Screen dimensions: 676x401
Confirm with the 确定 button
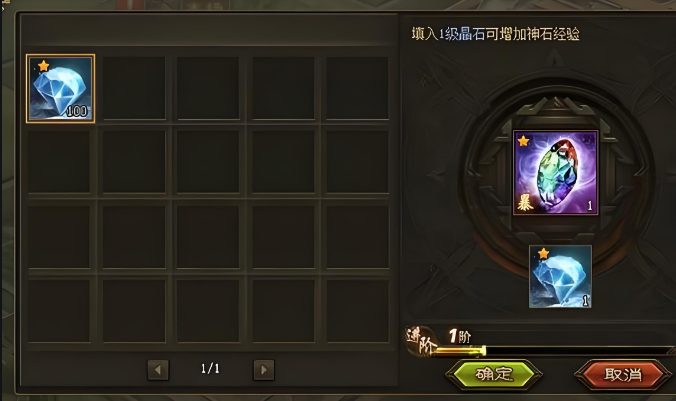coord(492,375)
